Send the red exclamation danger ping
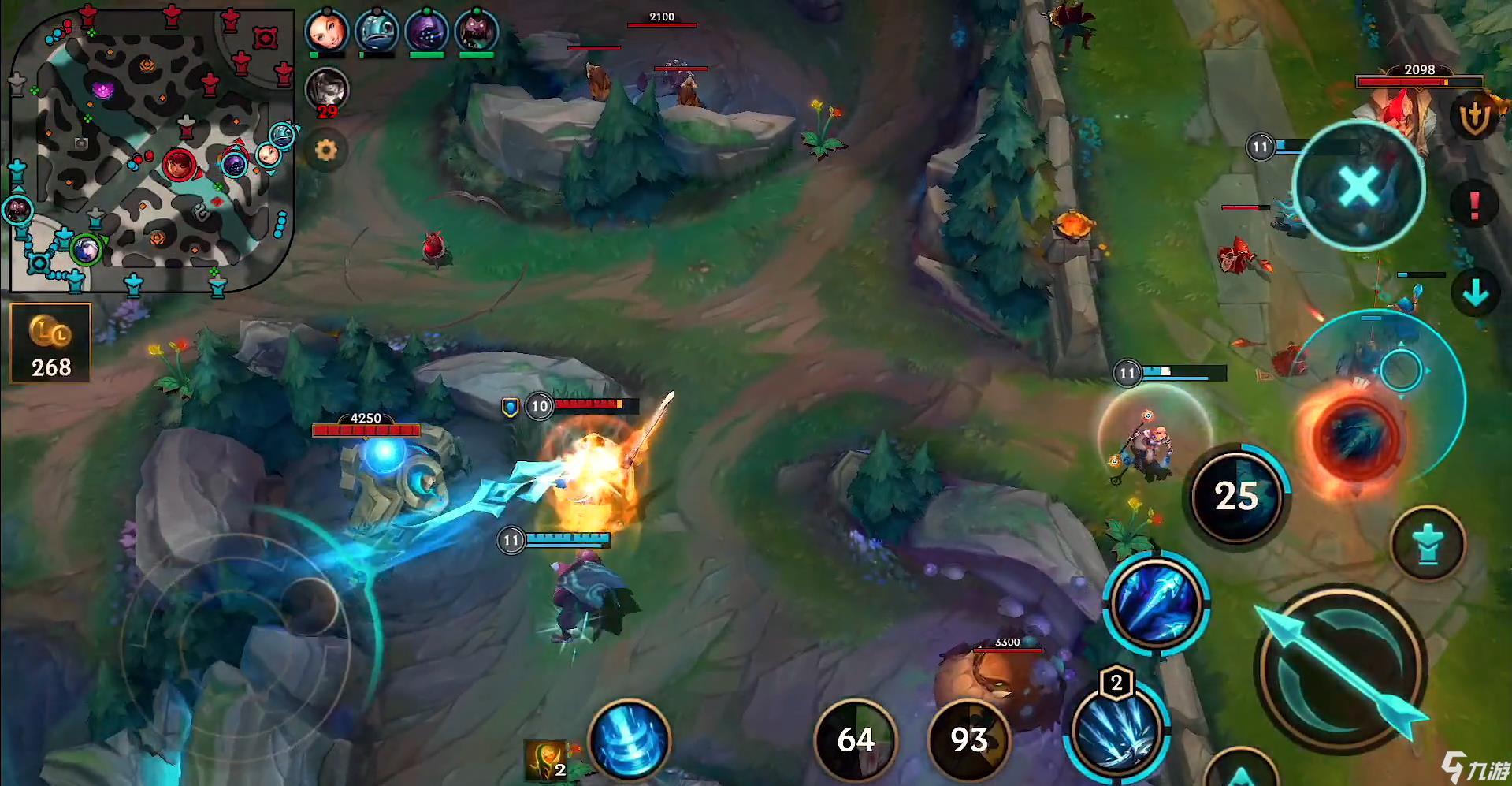Viewport: 1512px width, 786px height. [1474, 205]
